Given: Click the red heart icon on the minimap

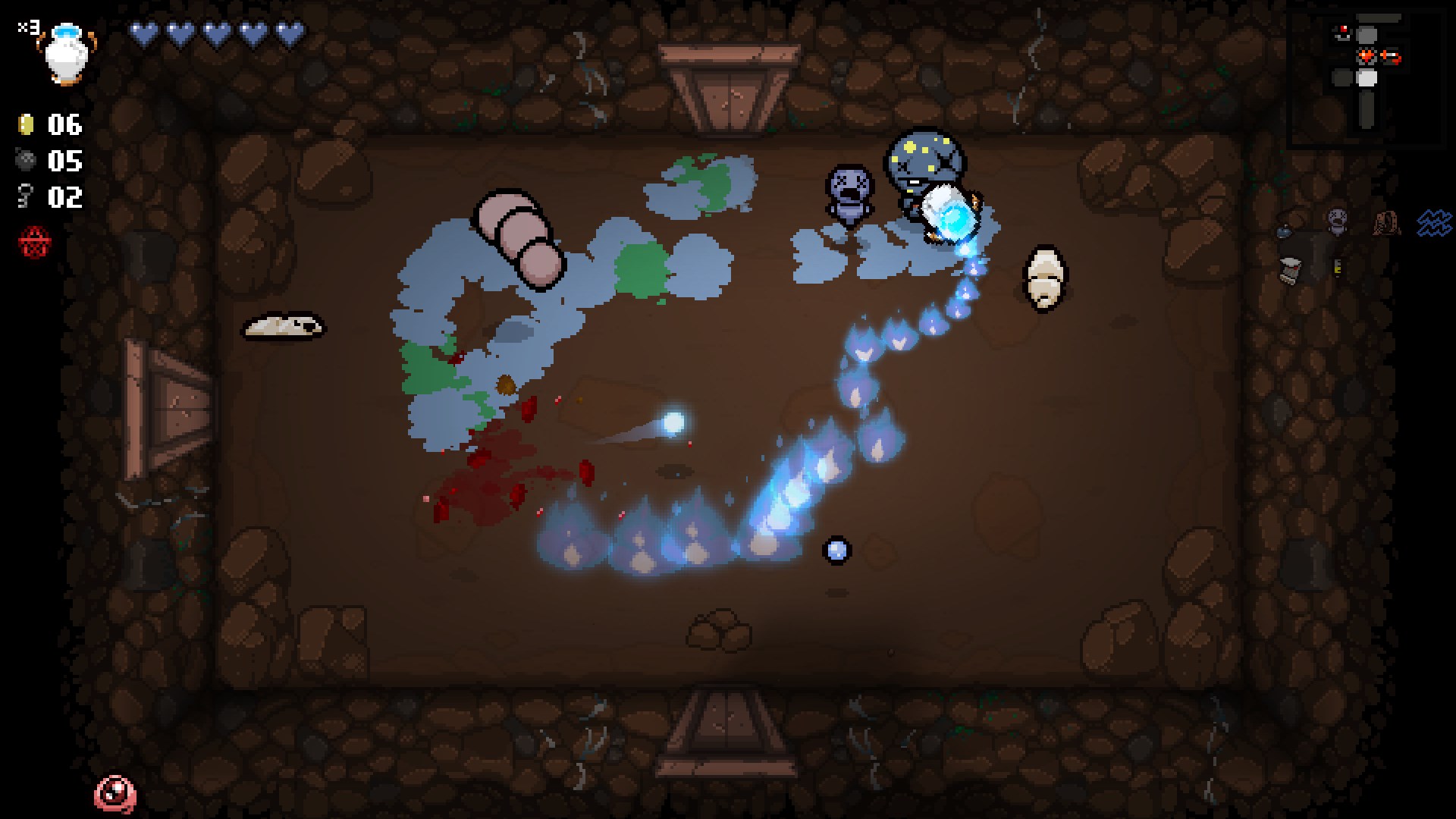Looking at the screenshot, I should (x=1366, y=55).
